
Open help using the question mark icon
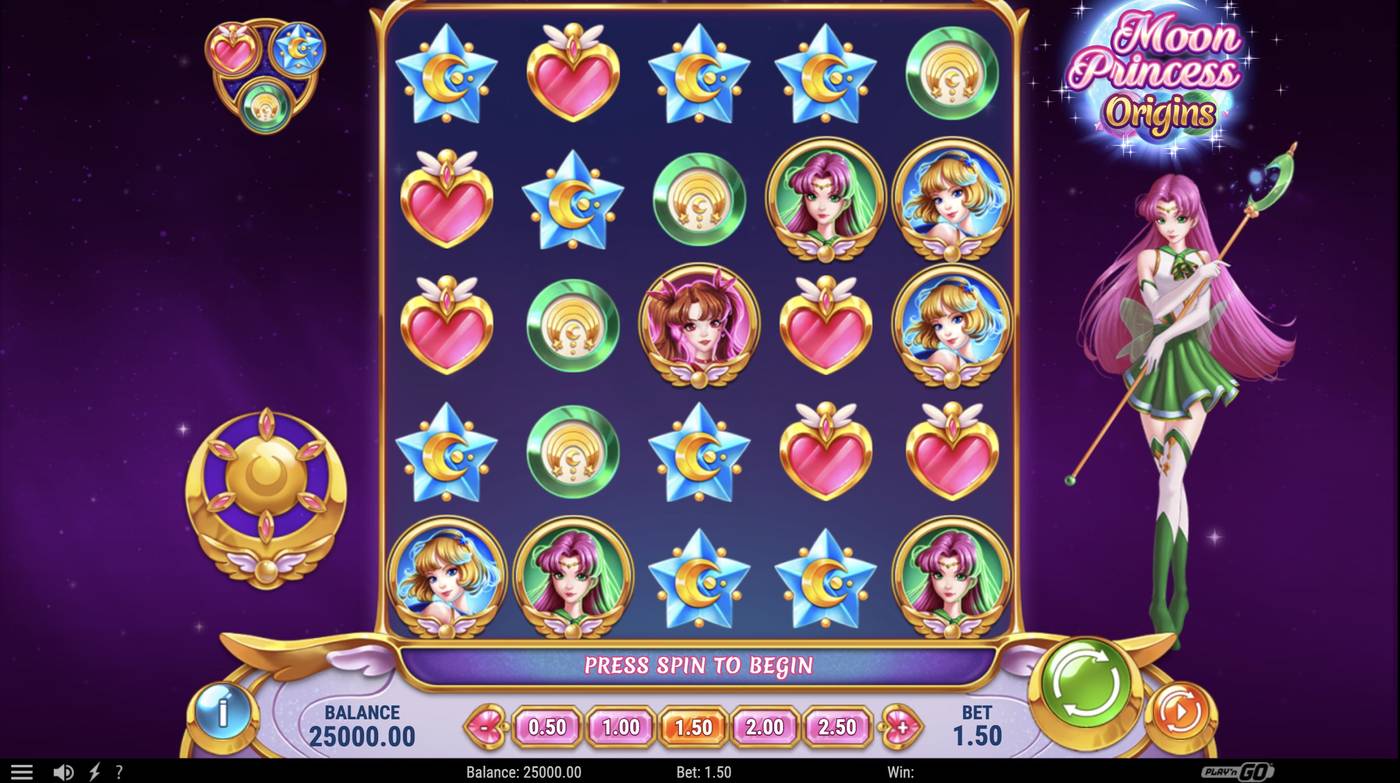point(117,771)
